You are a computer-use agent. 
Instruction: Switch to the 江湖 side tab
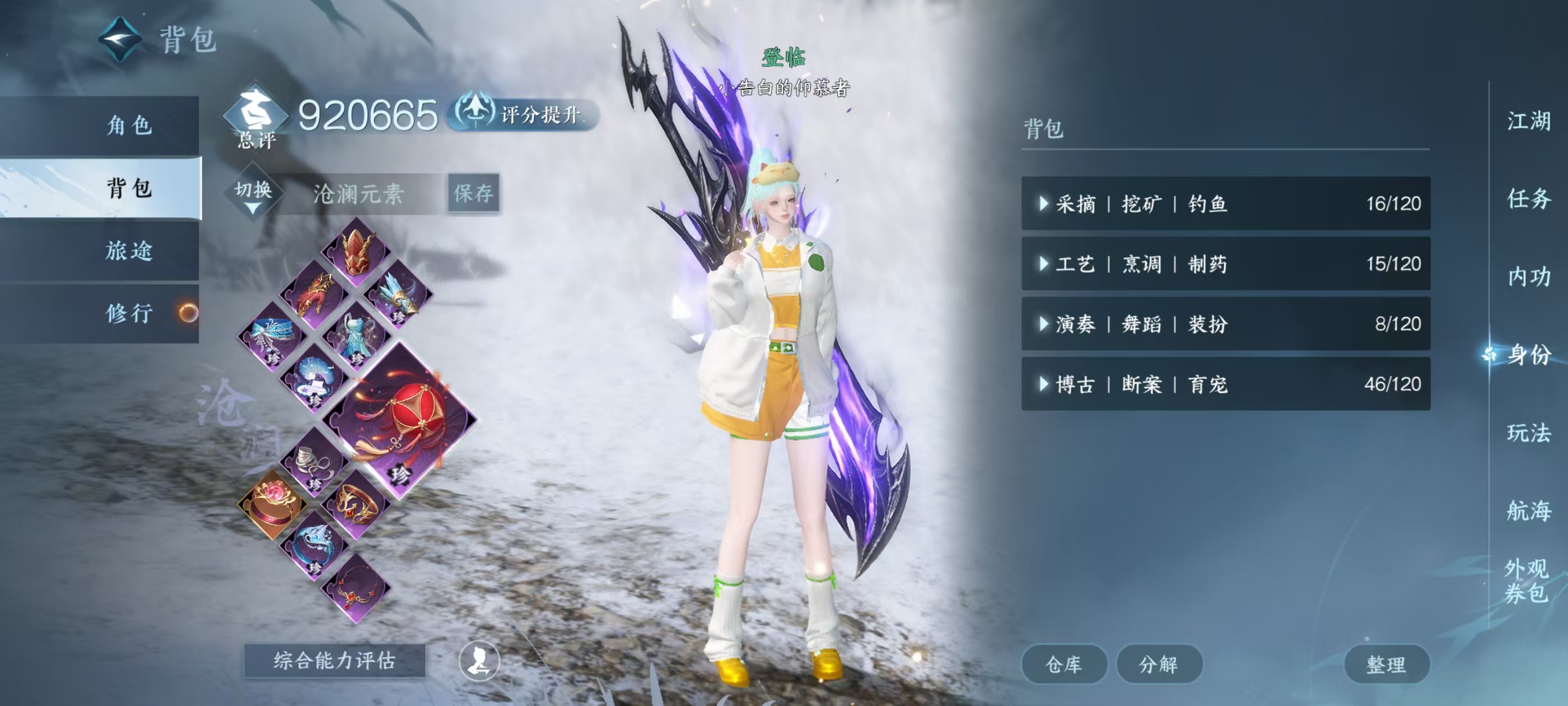(x=1528, y=120)
